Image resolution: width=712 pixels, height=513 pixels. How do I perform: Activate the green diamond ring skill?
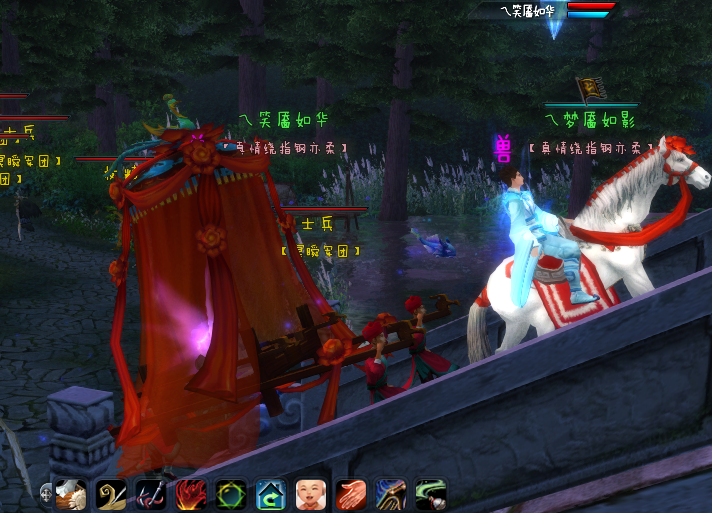click(231, 494)
